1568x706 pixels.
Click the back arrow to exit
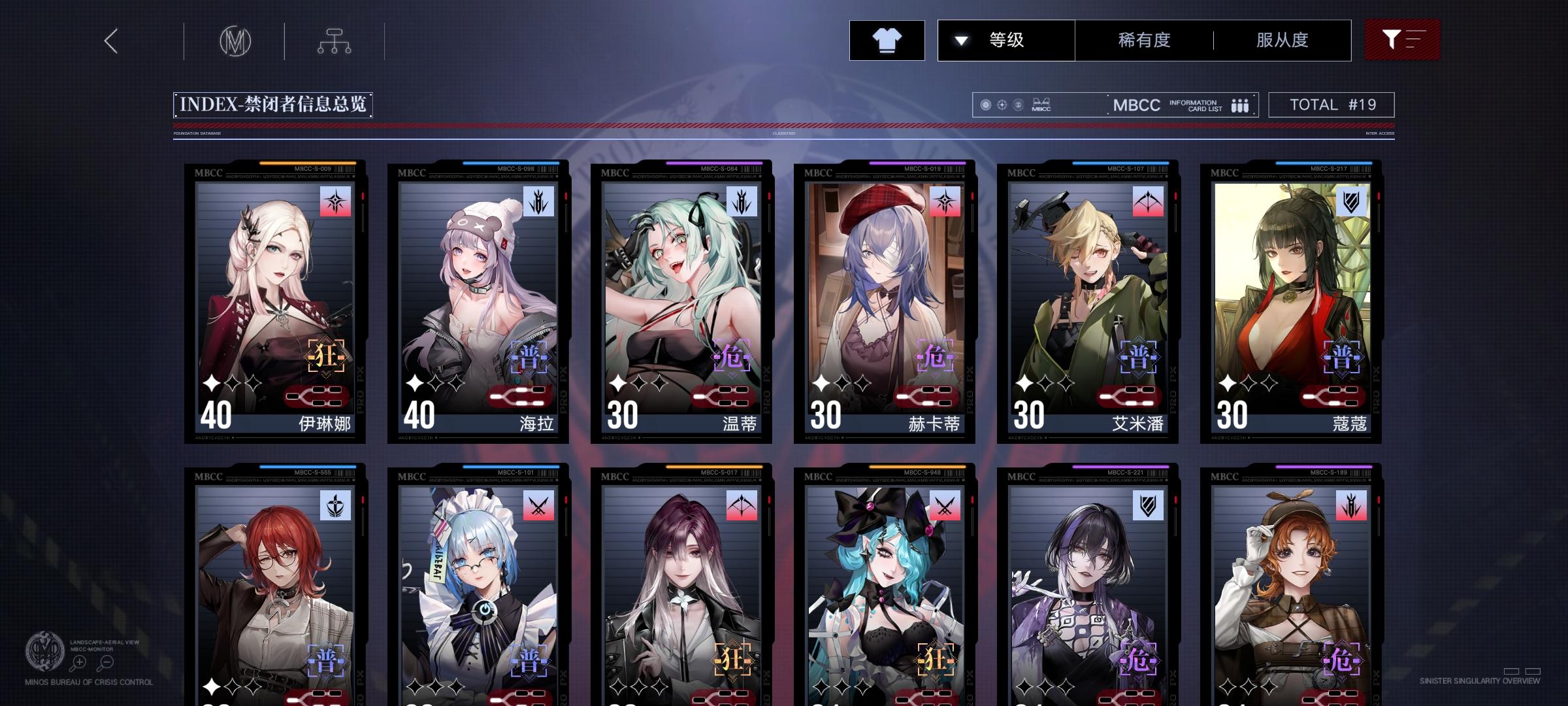pos(110,42)
